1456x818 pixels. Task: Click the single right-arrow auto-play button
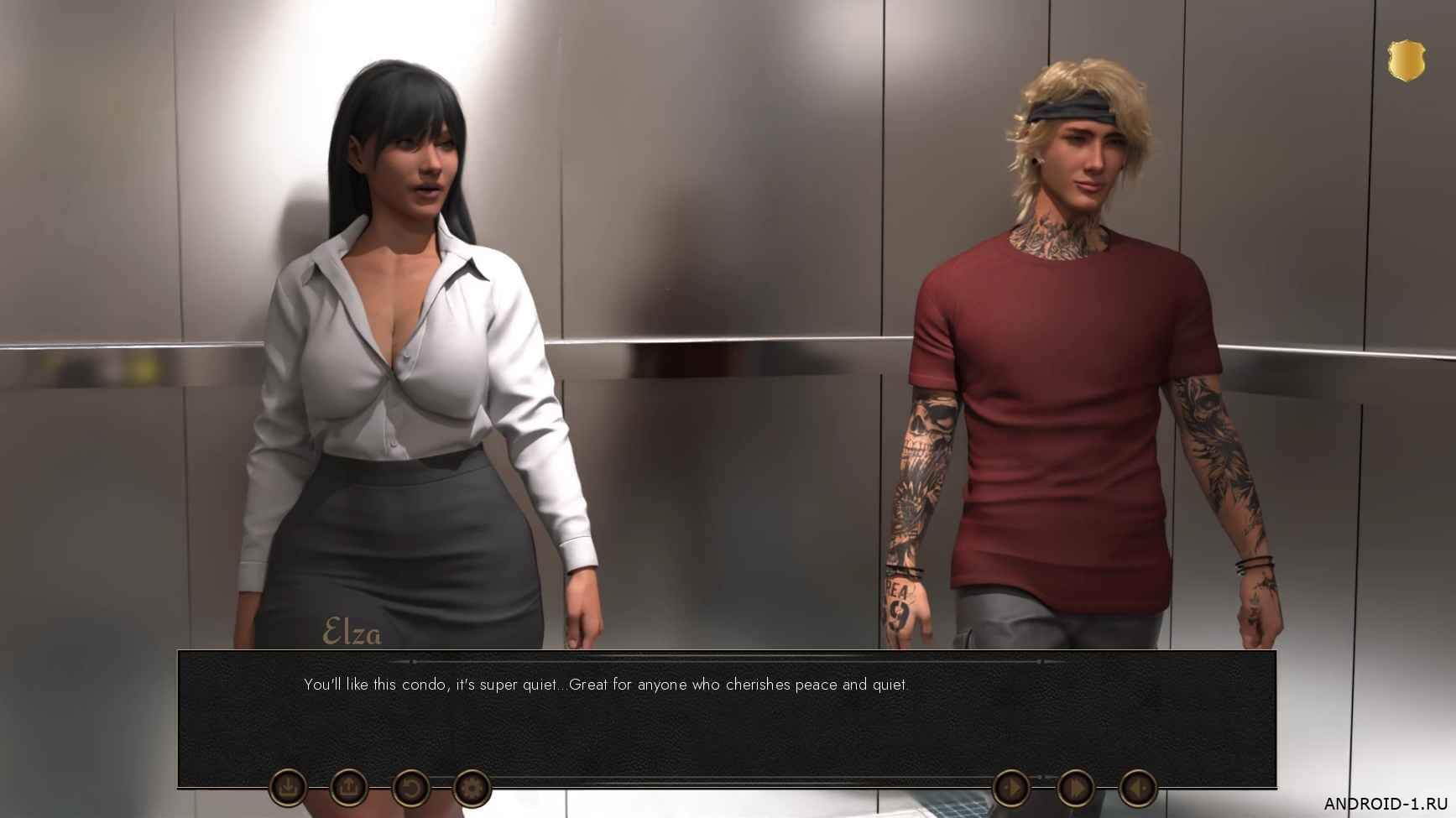[1011, 789]
